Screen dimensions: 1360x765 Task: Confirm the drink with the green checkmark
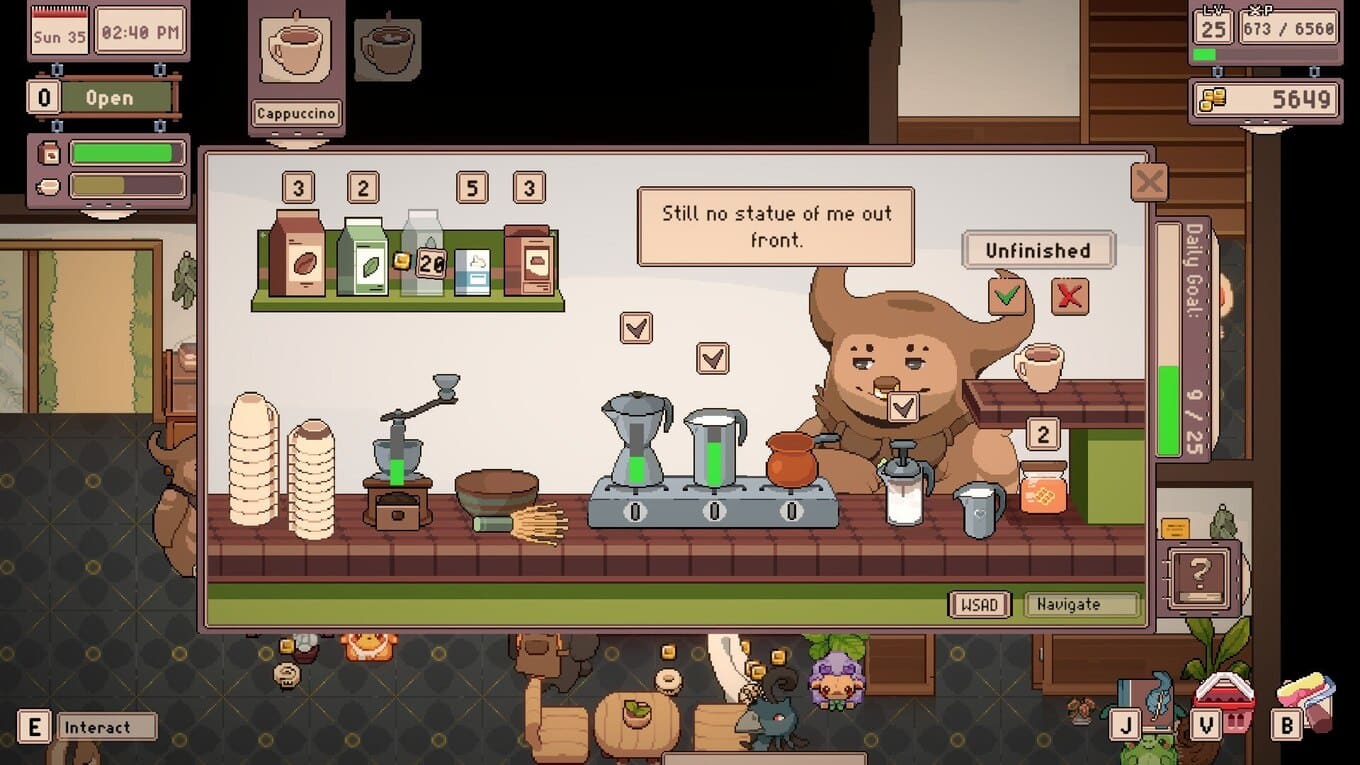click(x=1007, y=296)
